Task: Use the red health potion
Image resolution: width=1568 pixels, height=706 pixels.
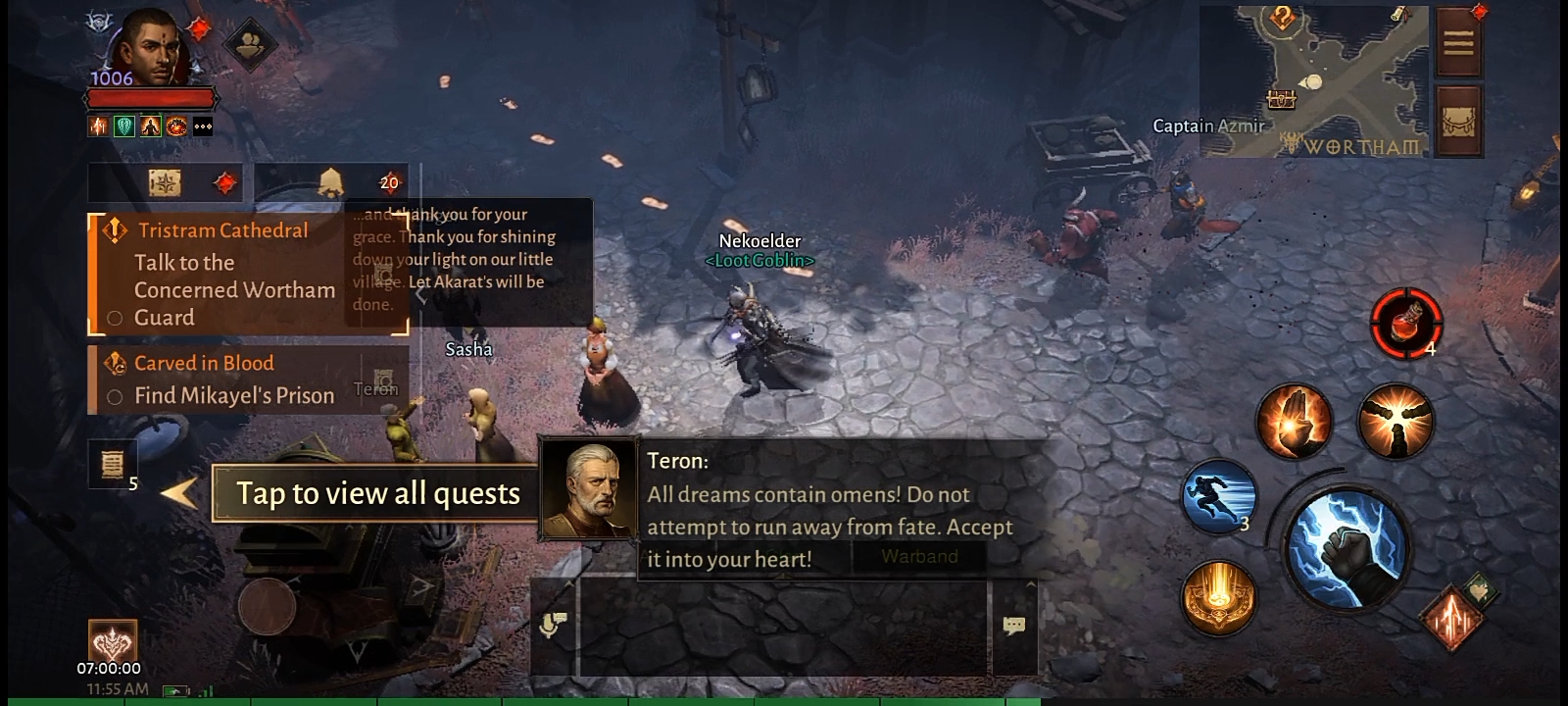Action: (1405, 322)
